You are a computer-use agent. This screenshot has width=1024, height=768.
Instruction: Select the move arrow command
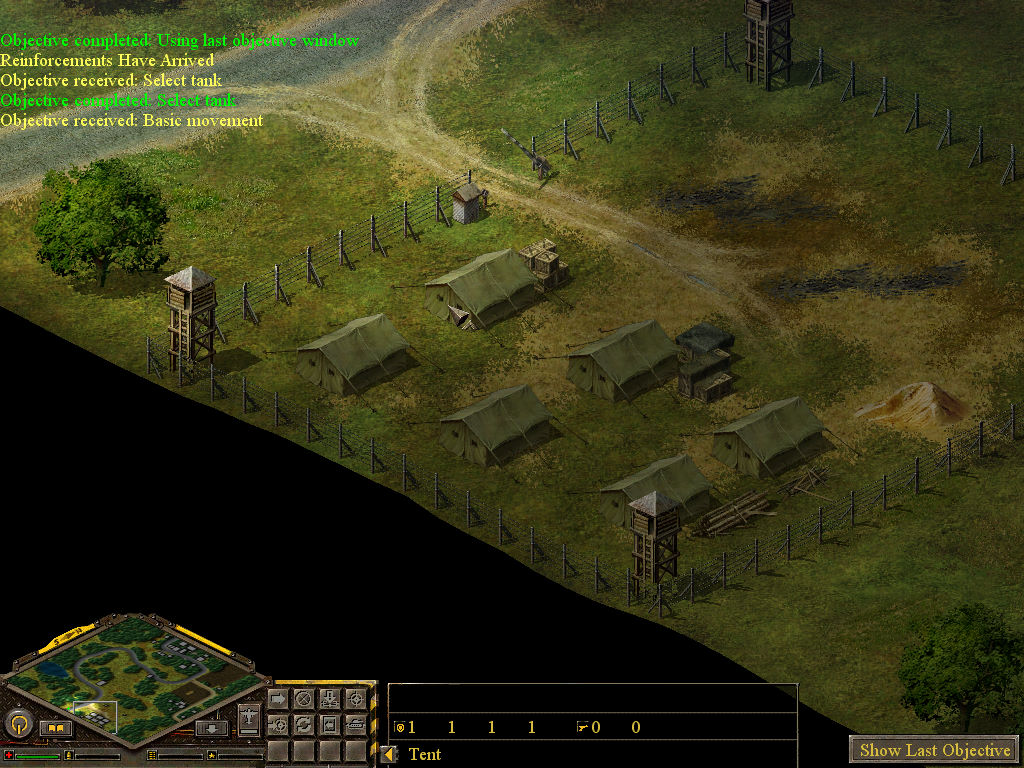[278, 699]
